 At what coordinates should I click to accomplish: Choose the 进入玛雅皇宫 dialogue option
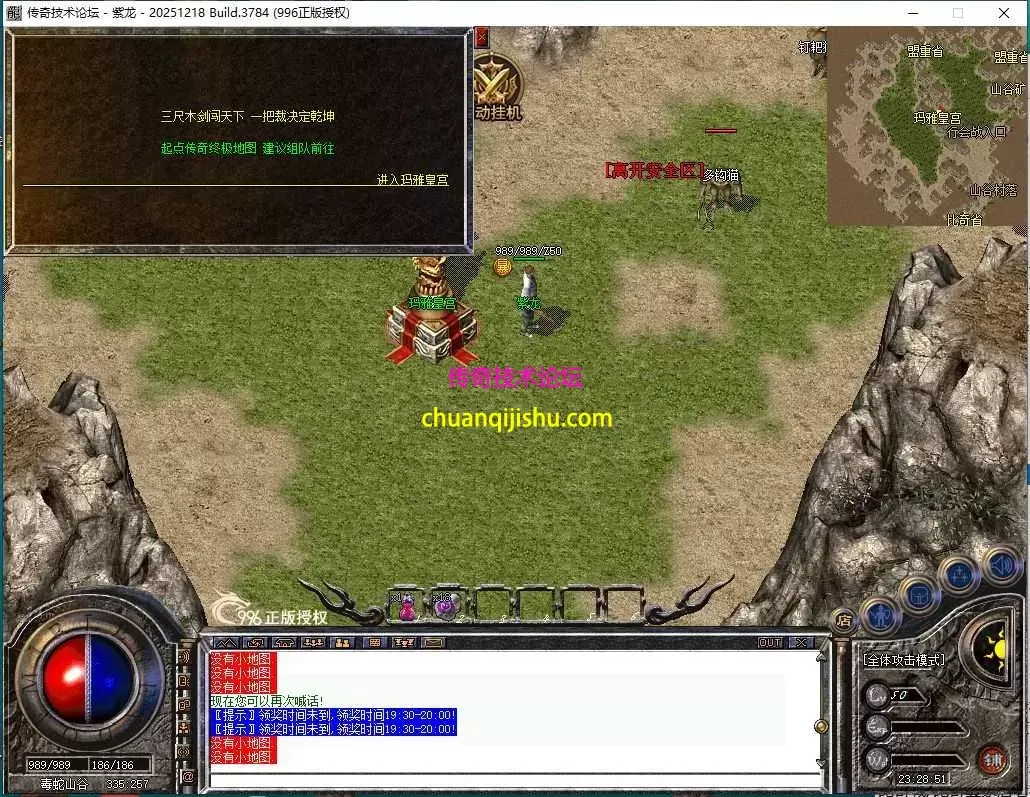(x=412, y=180)
